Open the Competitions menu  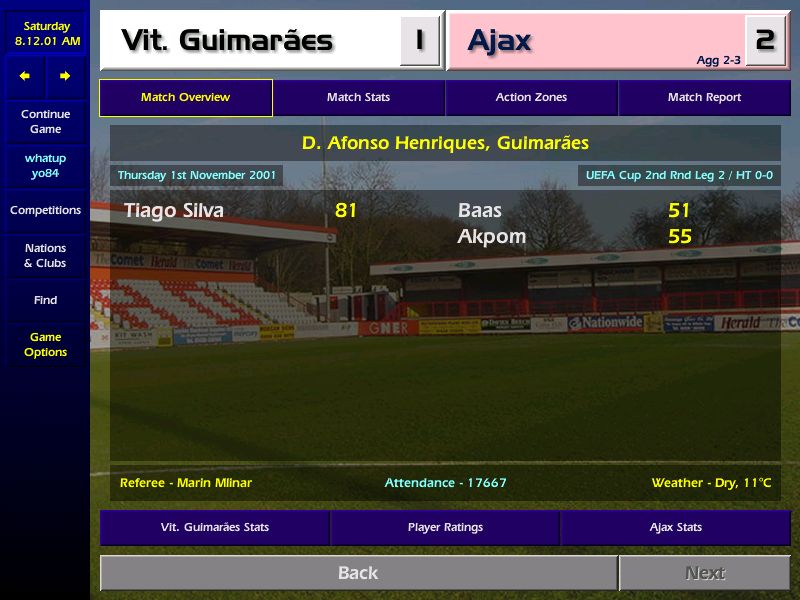point(45,210)
